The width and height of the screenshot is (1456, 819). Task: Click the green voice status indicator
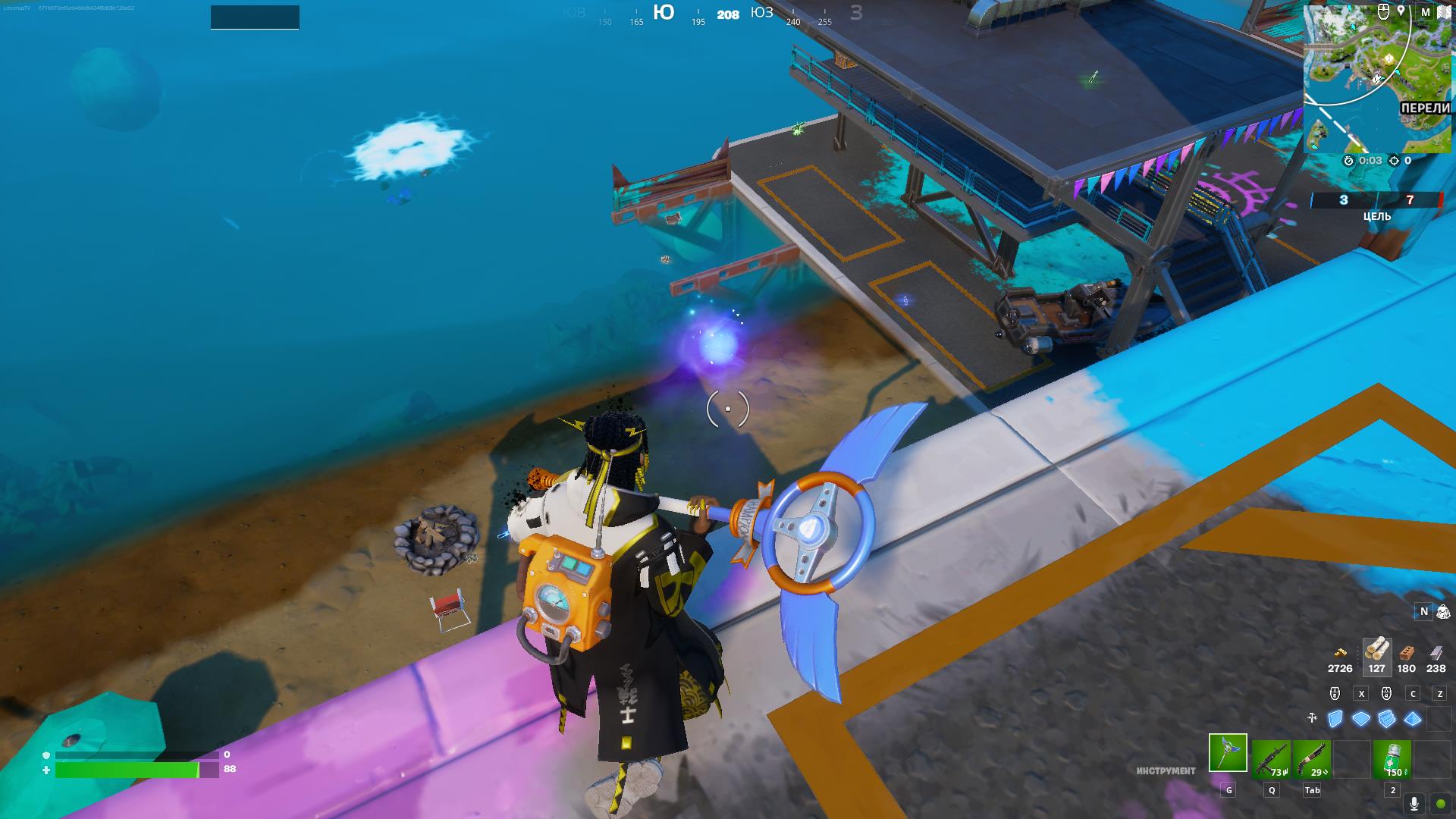coord(1440,803)
